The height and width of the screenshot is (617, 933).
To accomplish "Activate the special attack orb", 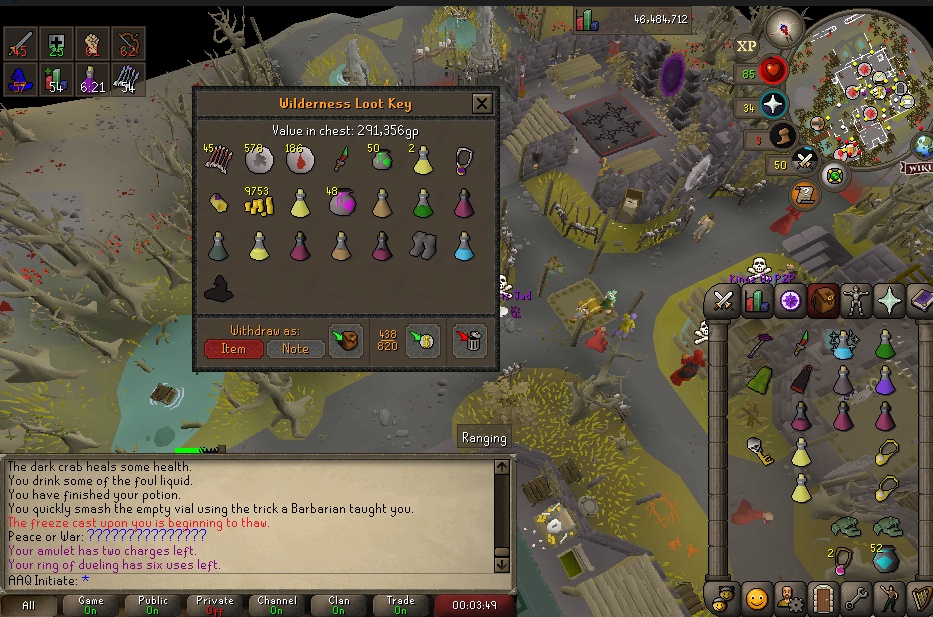I will (804, 160).
